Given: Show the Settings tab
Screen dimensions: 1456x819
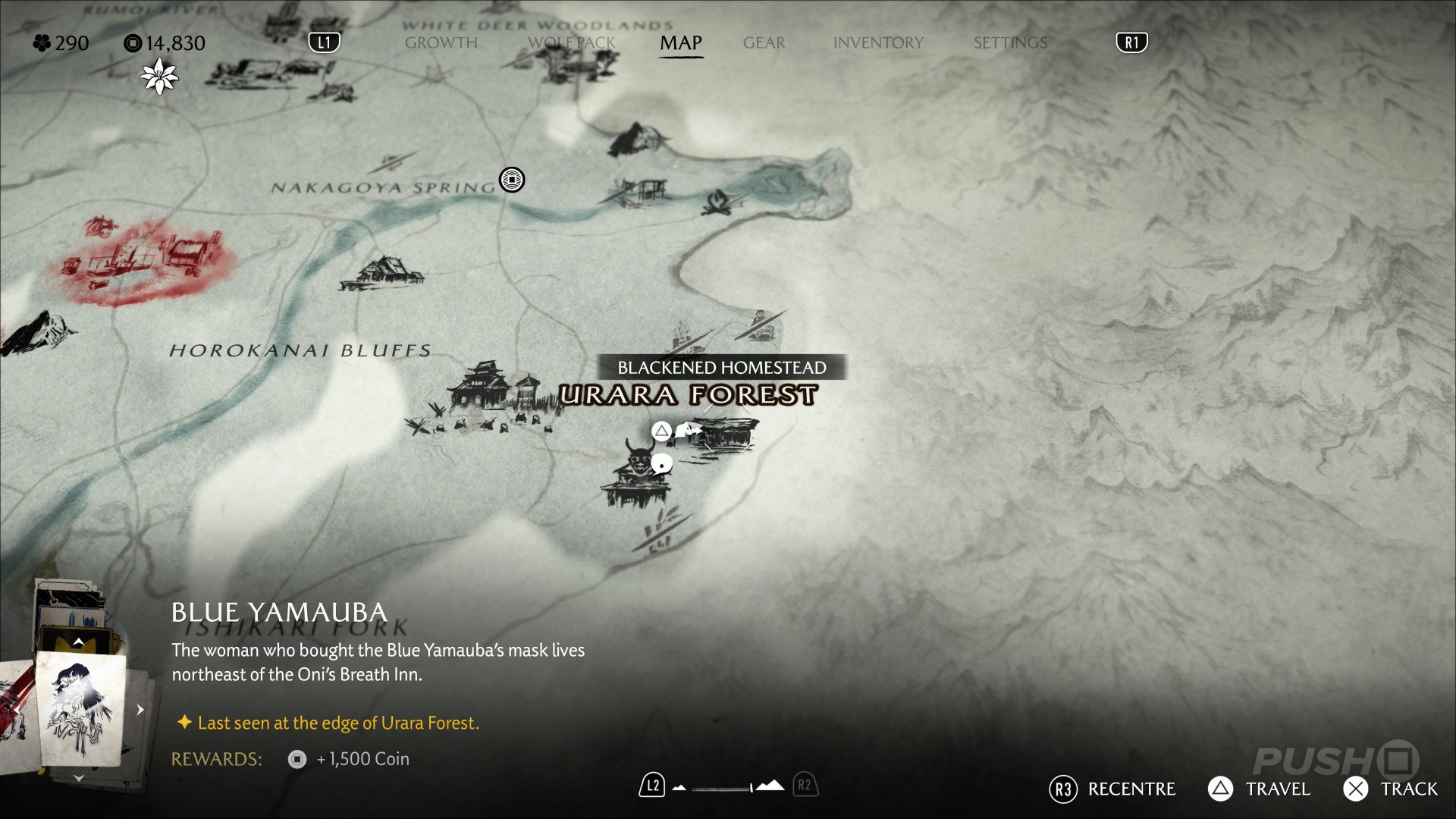Looking at the screenshot, I should pyautogui.click(x=1010, y=43).
